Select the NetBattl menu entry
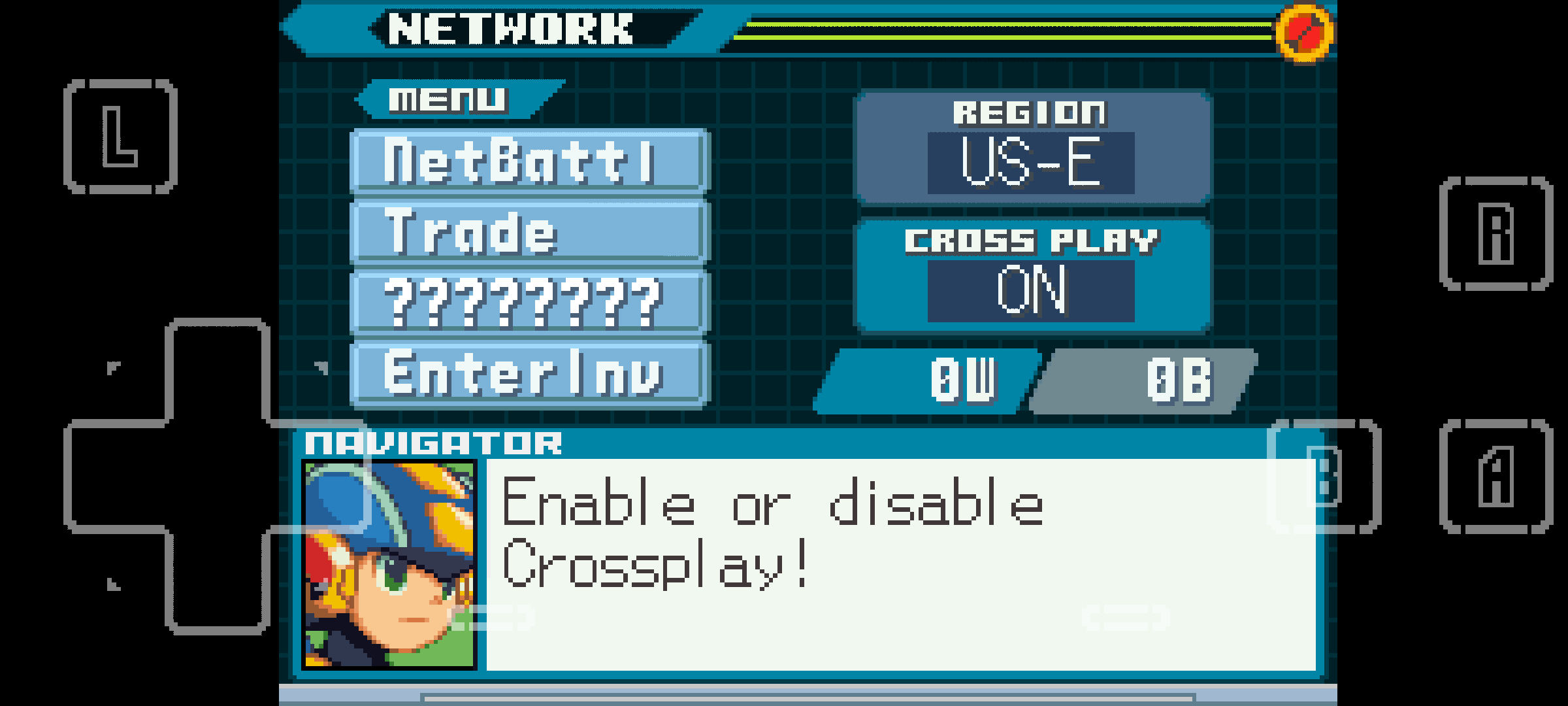The width and height of the screenshot is (1568, 706). pyautogui.click(x=529, y=161)
